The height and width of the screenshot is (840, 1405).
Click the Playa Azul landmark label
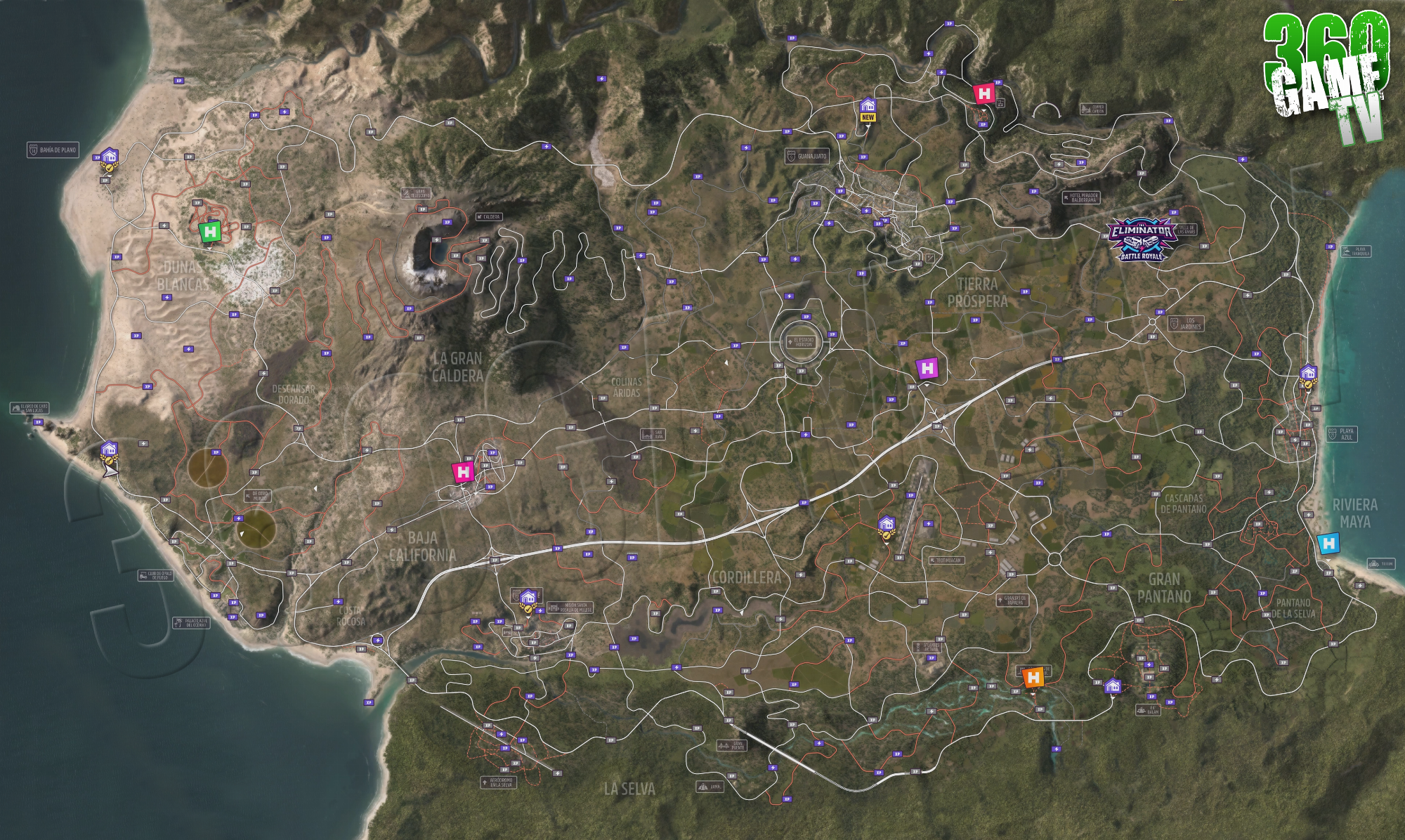[x=1341, y=434]
